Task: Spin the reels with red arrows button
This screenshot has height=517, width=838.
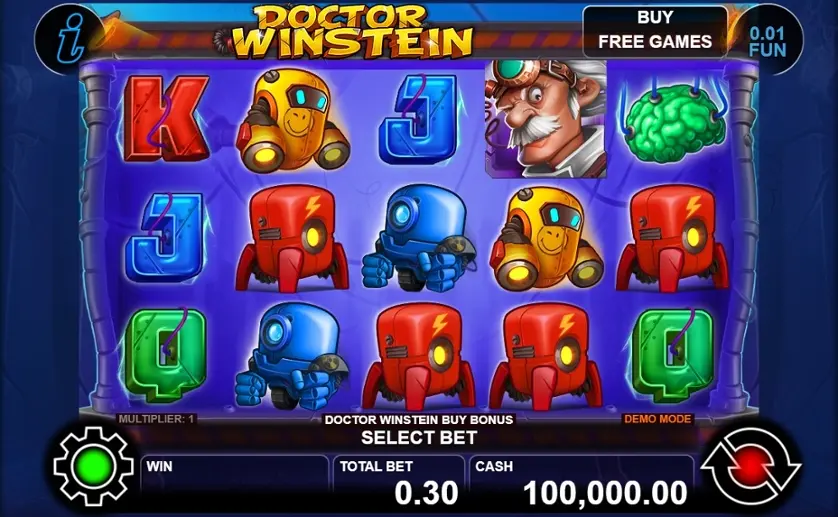Action: point(751,466)
